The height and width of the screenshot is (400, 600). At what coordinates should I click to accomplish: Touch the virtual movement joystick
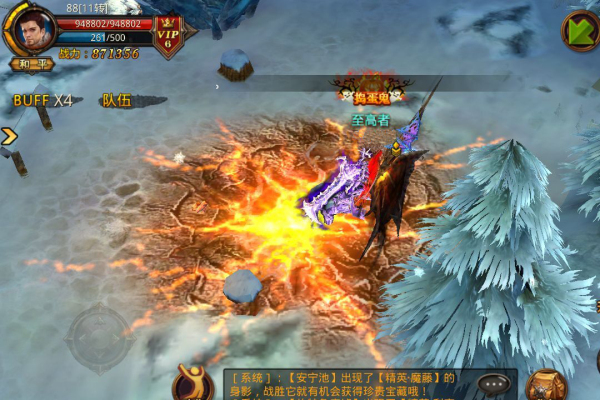click(x=98, y=338)
